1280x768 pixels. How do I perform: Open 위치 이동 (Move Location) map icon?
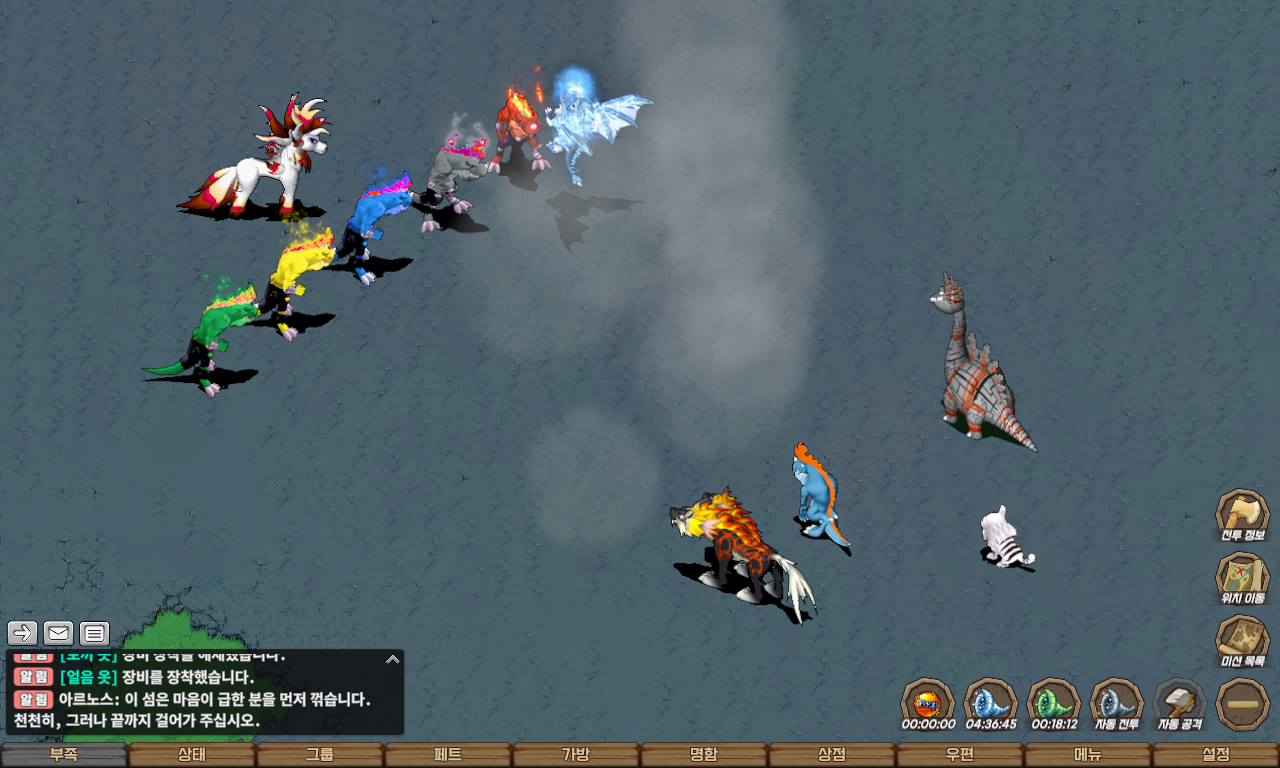tap(1242, 577)
